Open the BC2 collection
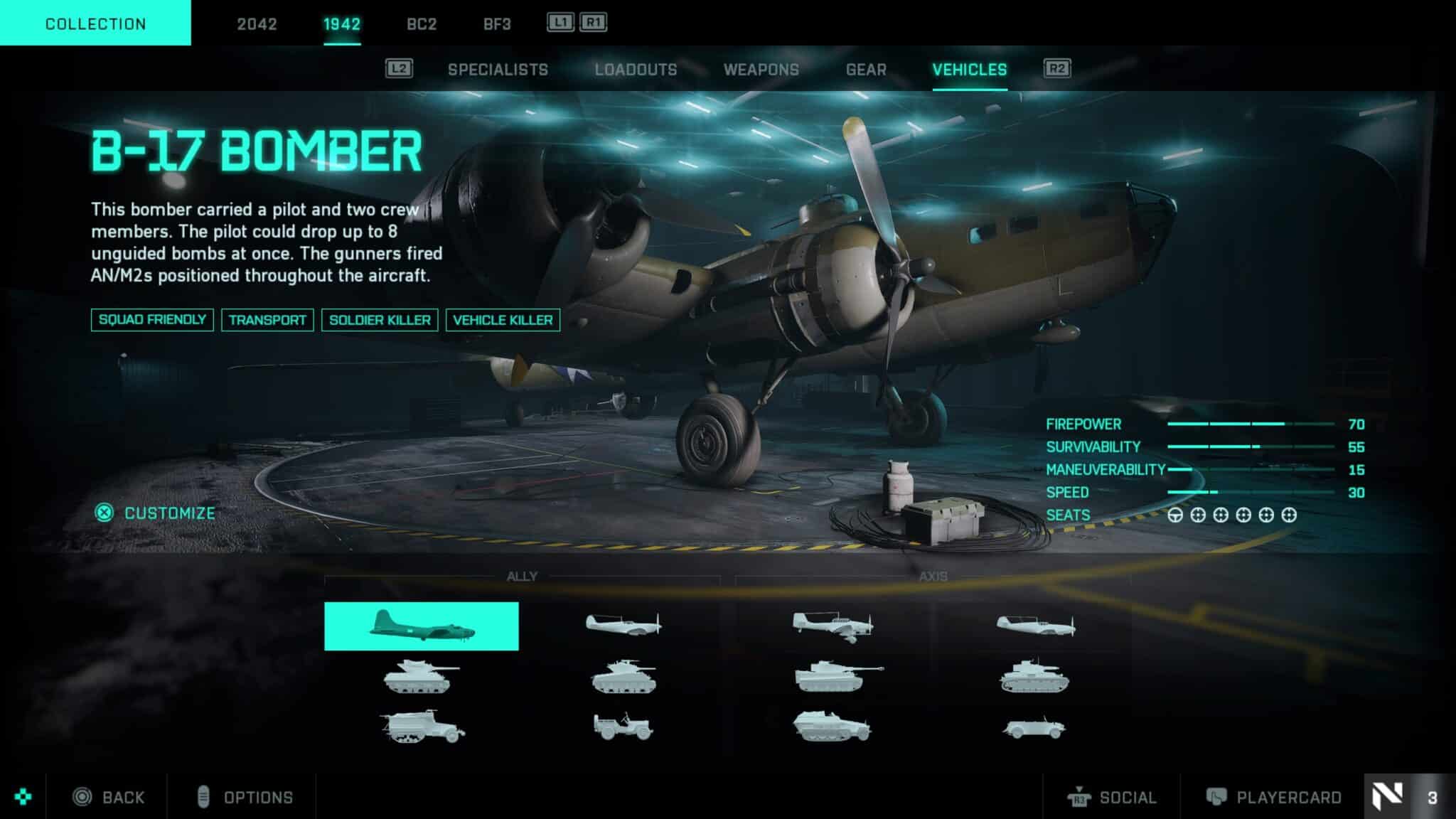 (421, 25)
